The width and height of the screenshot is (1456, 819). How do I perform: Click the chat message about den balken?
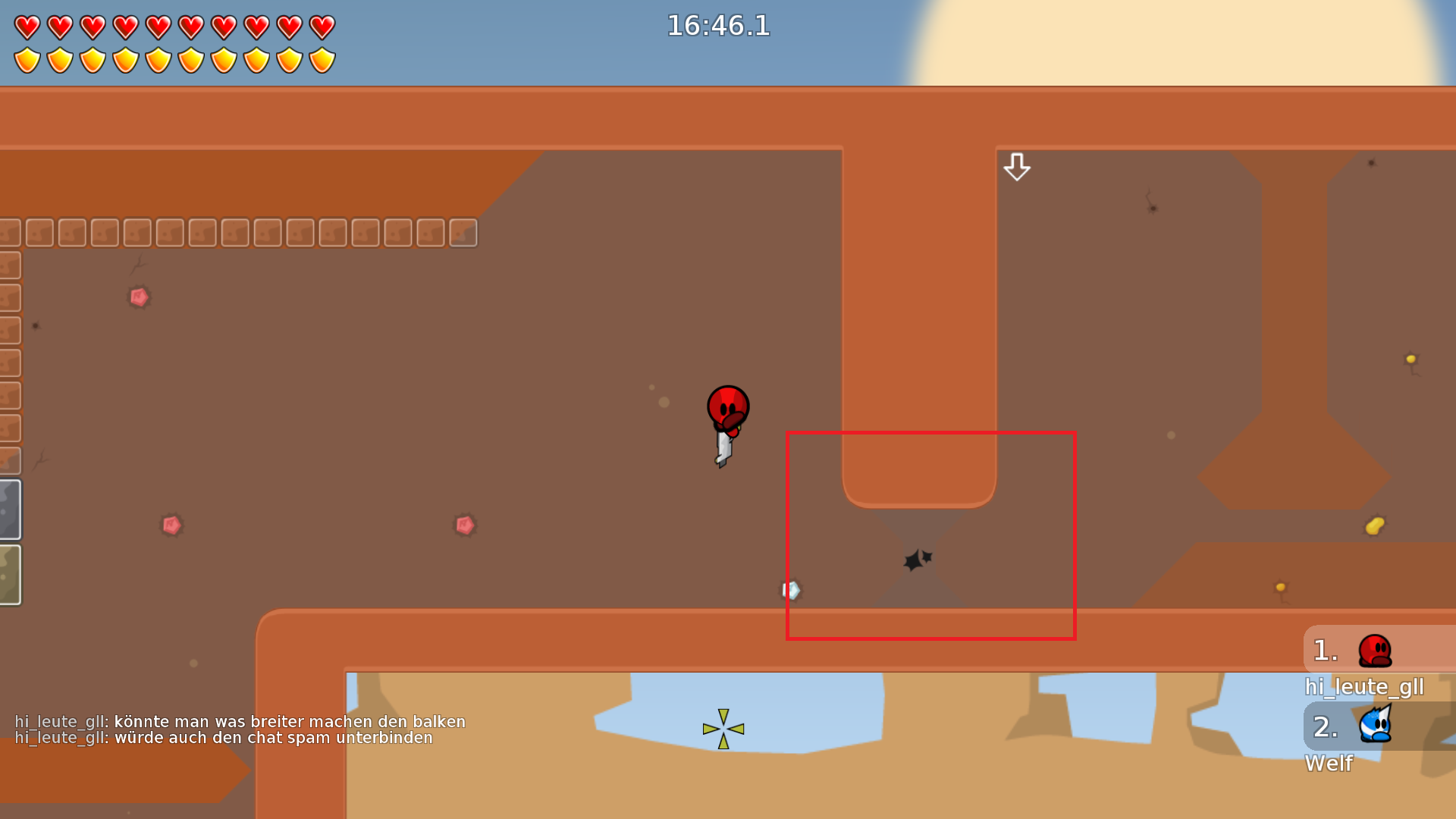pos(241,721)
